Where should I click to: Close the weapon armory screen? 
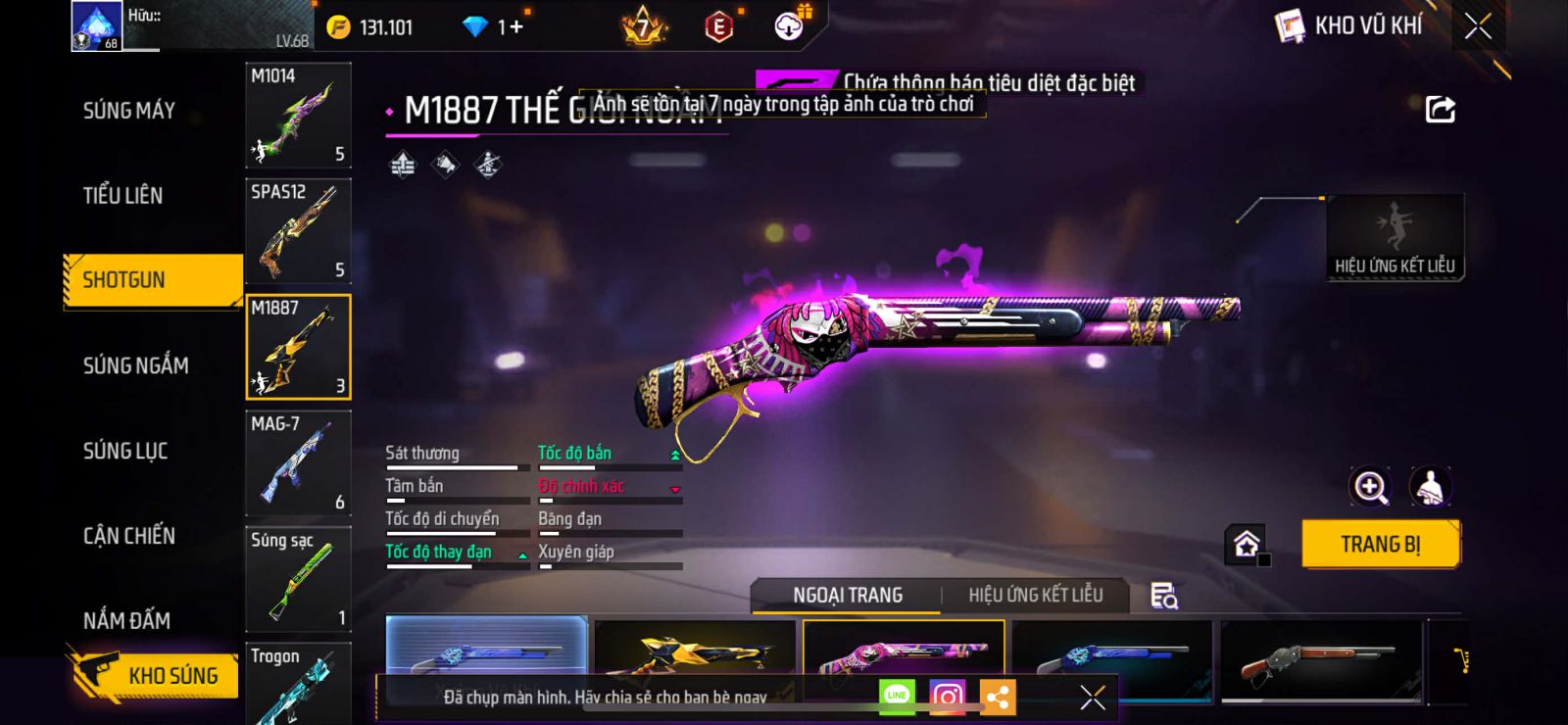click(1478, 26)
